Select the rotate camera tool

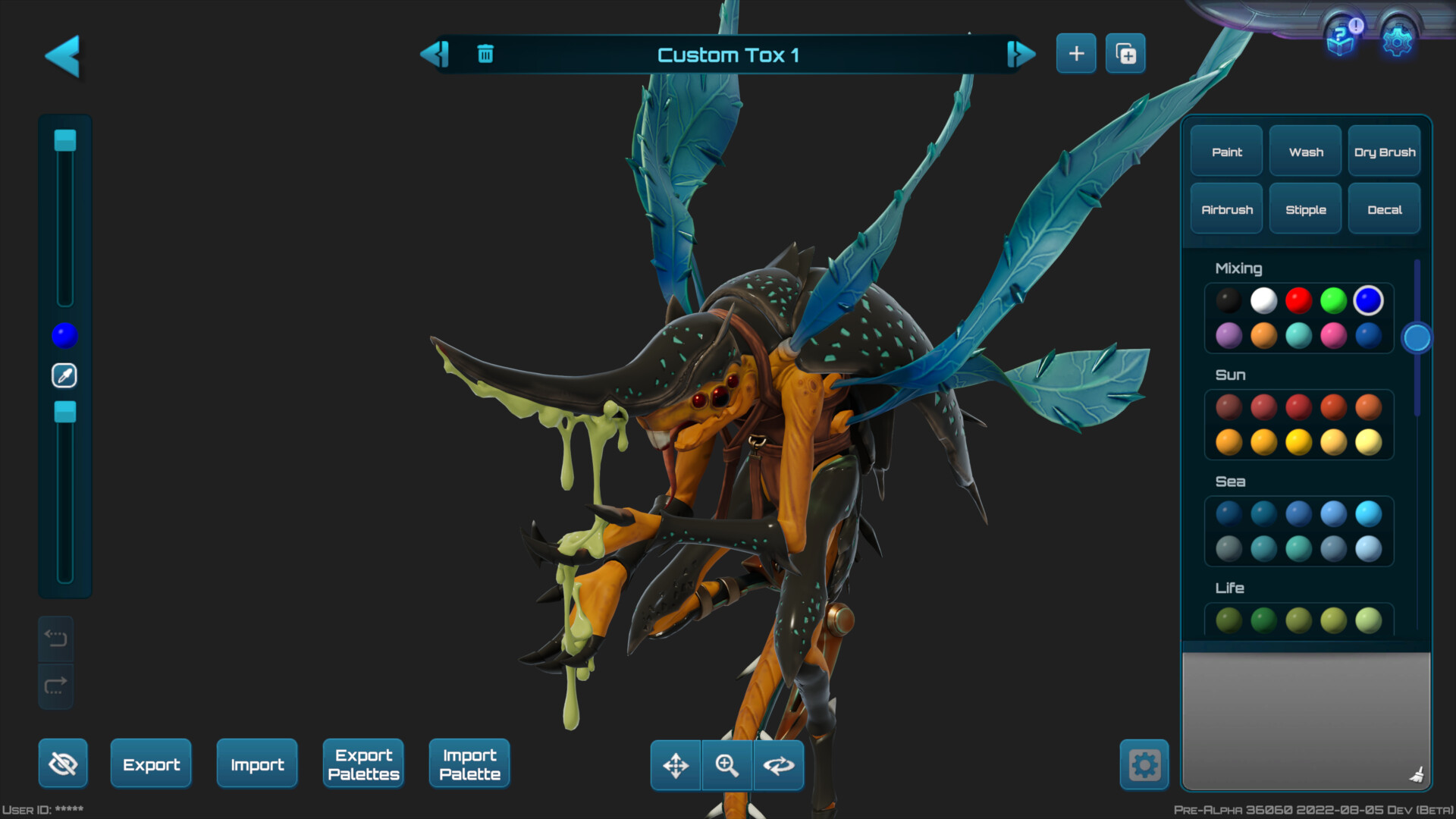778,765
